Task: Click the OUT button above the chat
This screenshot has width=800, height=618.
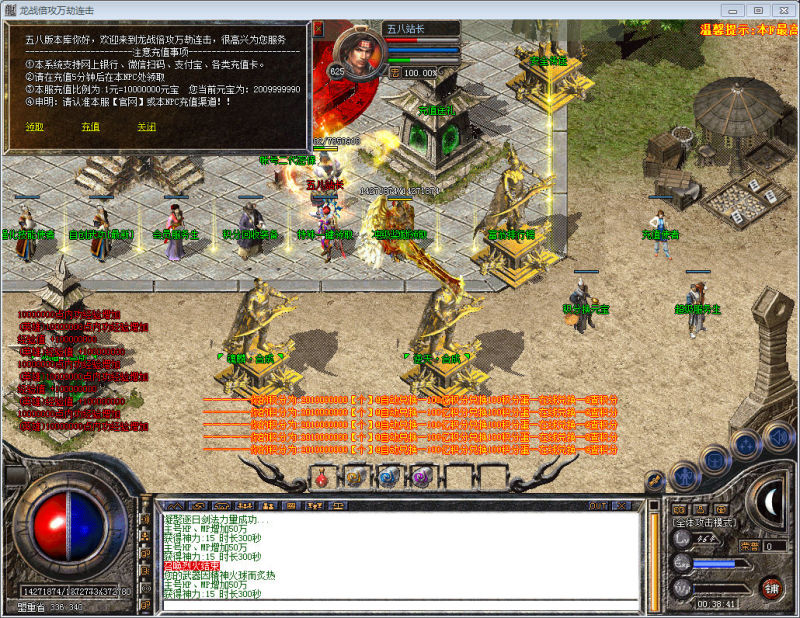Action: click(598, 506)
